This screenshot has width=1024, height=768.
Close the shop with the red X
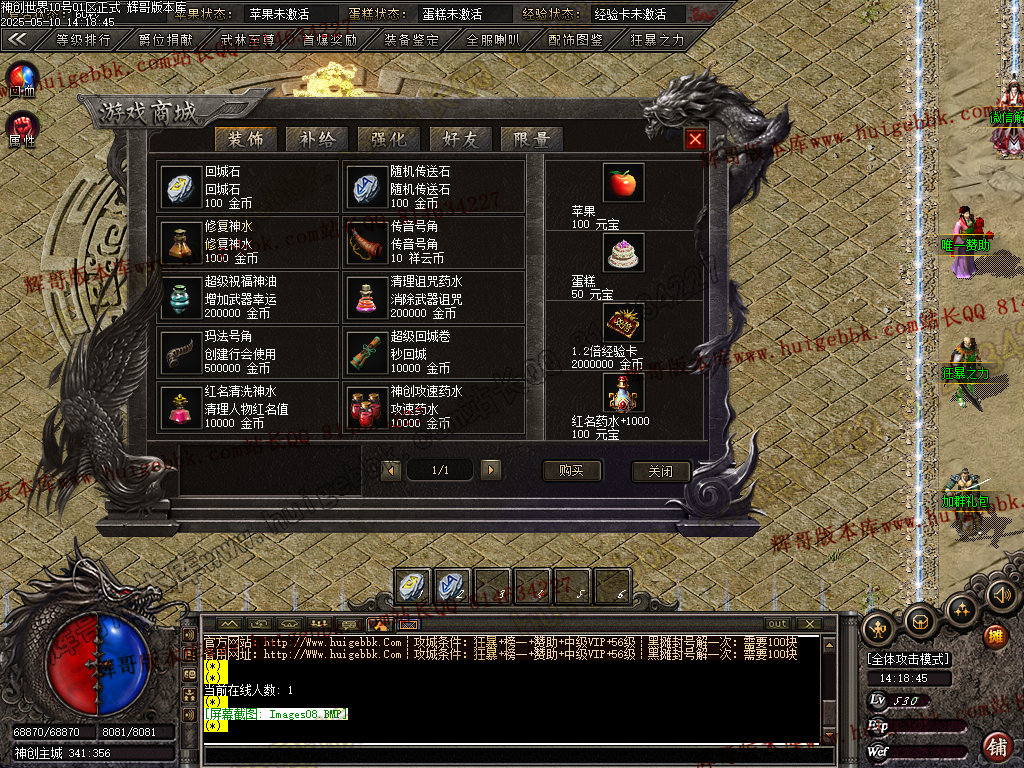[x=695, y=139]
